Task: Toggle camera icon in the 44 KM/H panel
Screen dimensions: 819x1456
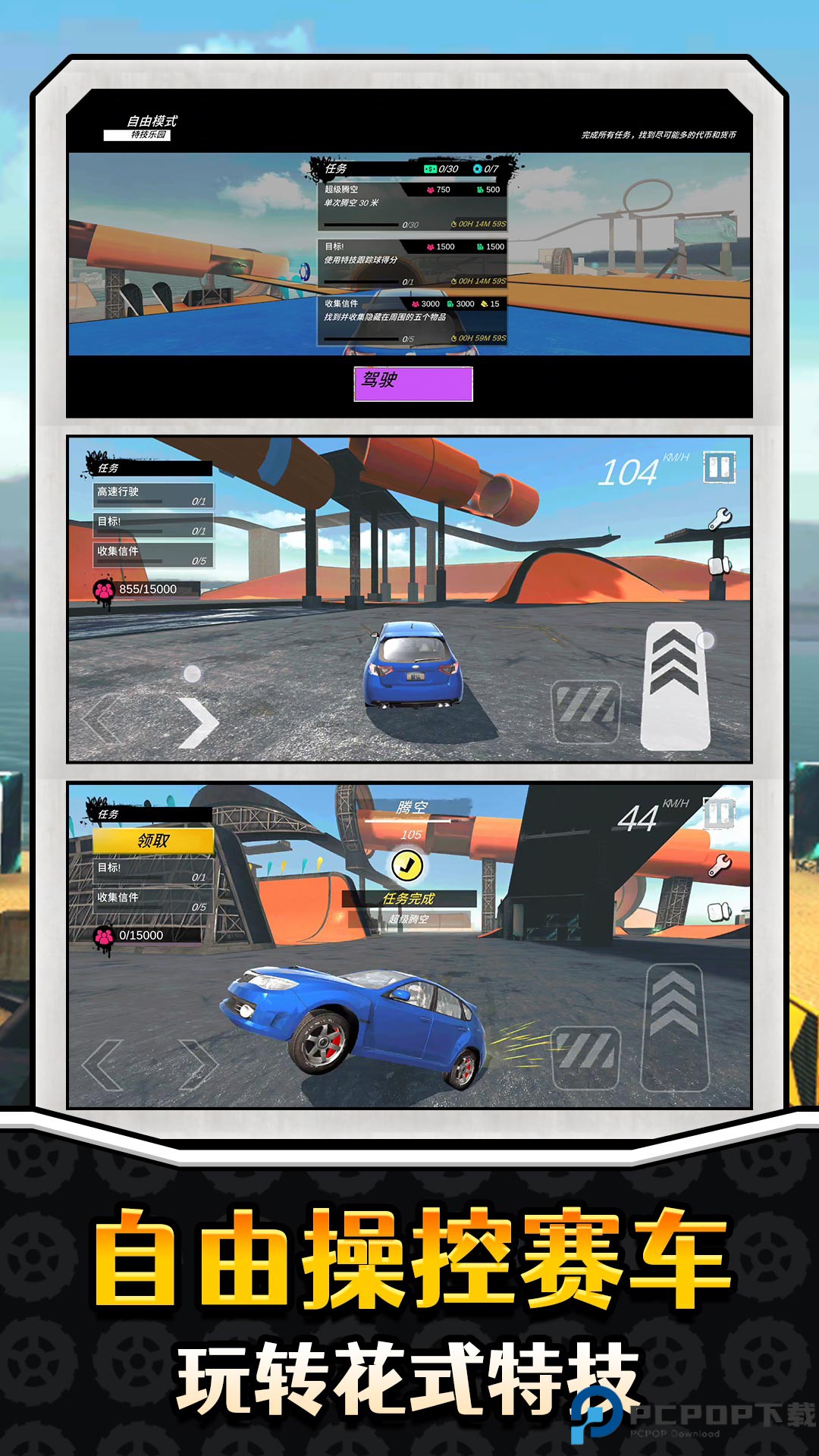Action: tap(719, 912)
